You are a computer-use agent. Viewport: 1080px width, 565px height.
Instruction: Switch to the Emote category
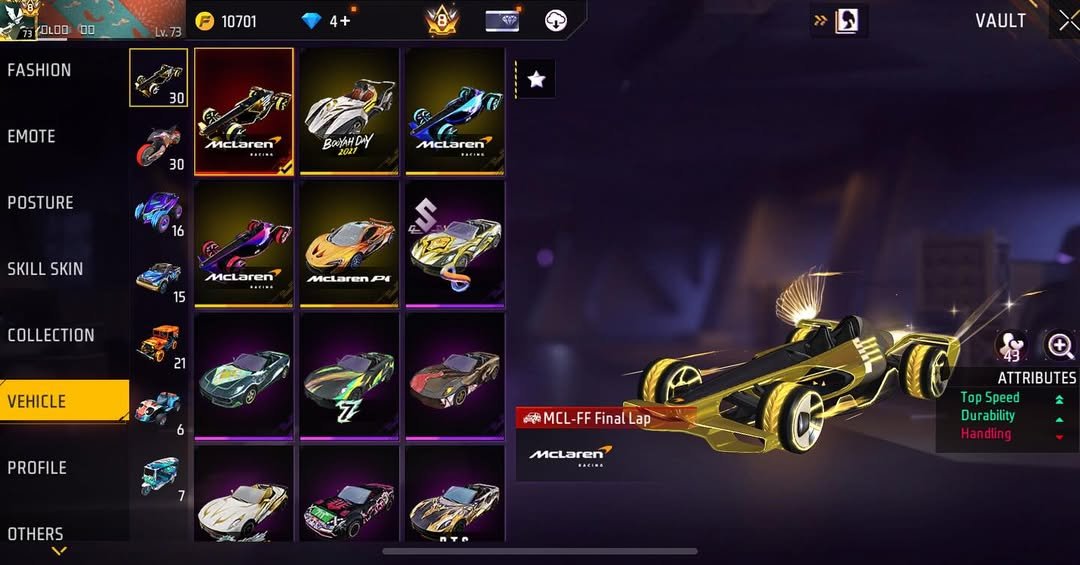tap(32, 137)
